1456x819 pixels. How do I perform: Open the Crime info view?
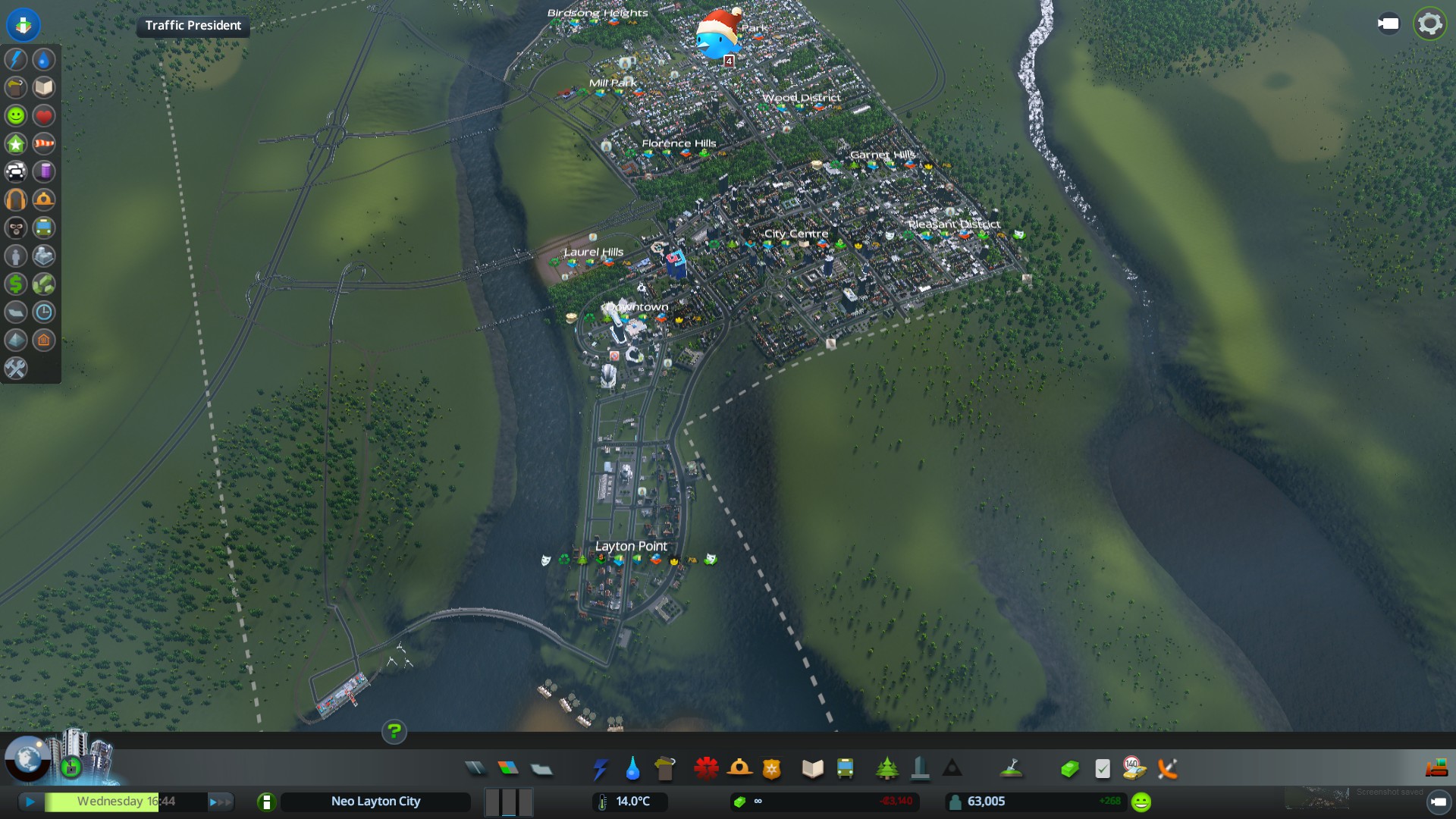(16, 227)
